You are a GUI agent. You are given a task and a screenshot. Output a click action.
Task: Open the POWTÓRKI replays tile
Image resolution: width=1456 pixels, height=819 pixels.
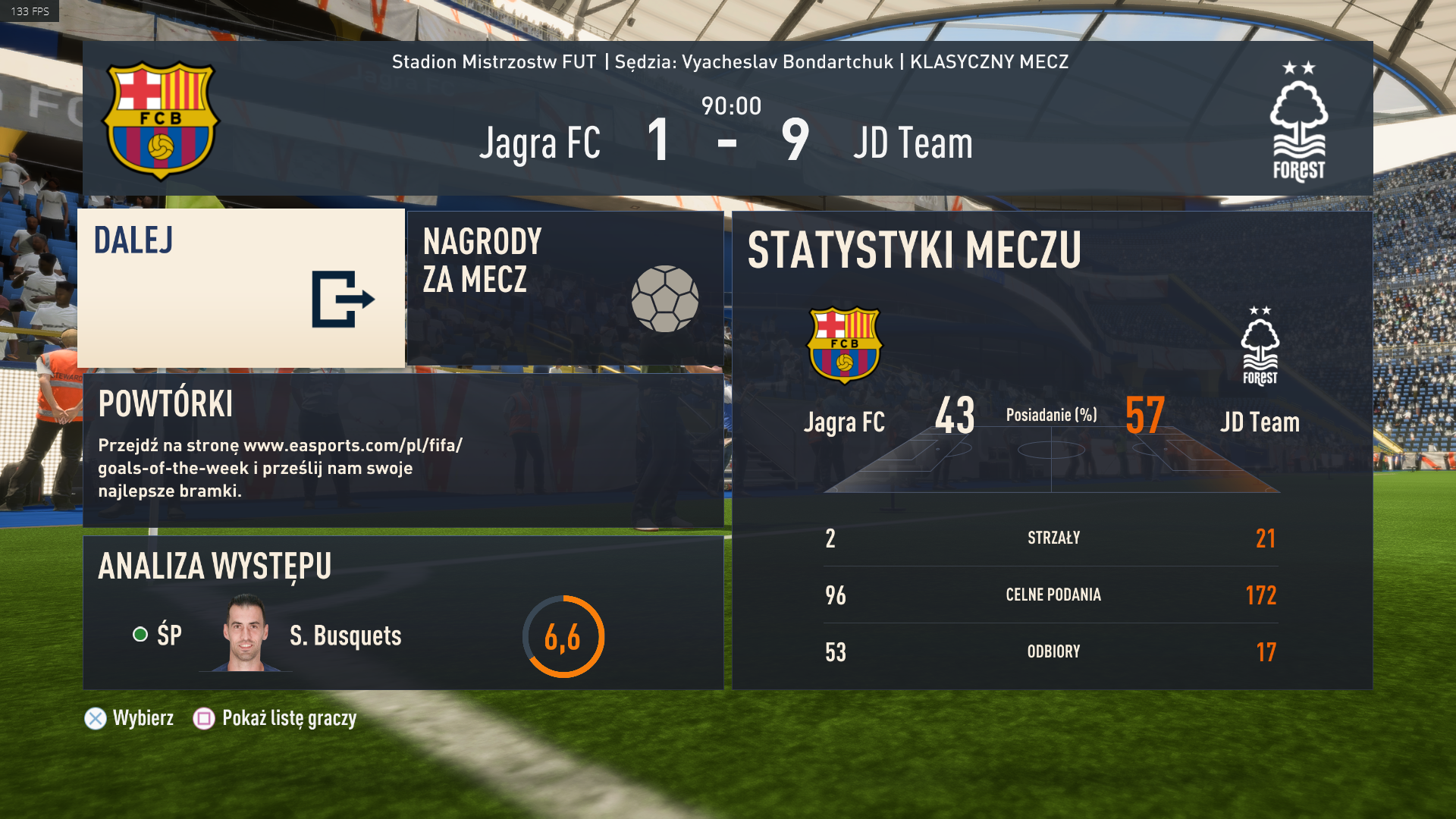point(403,450)
